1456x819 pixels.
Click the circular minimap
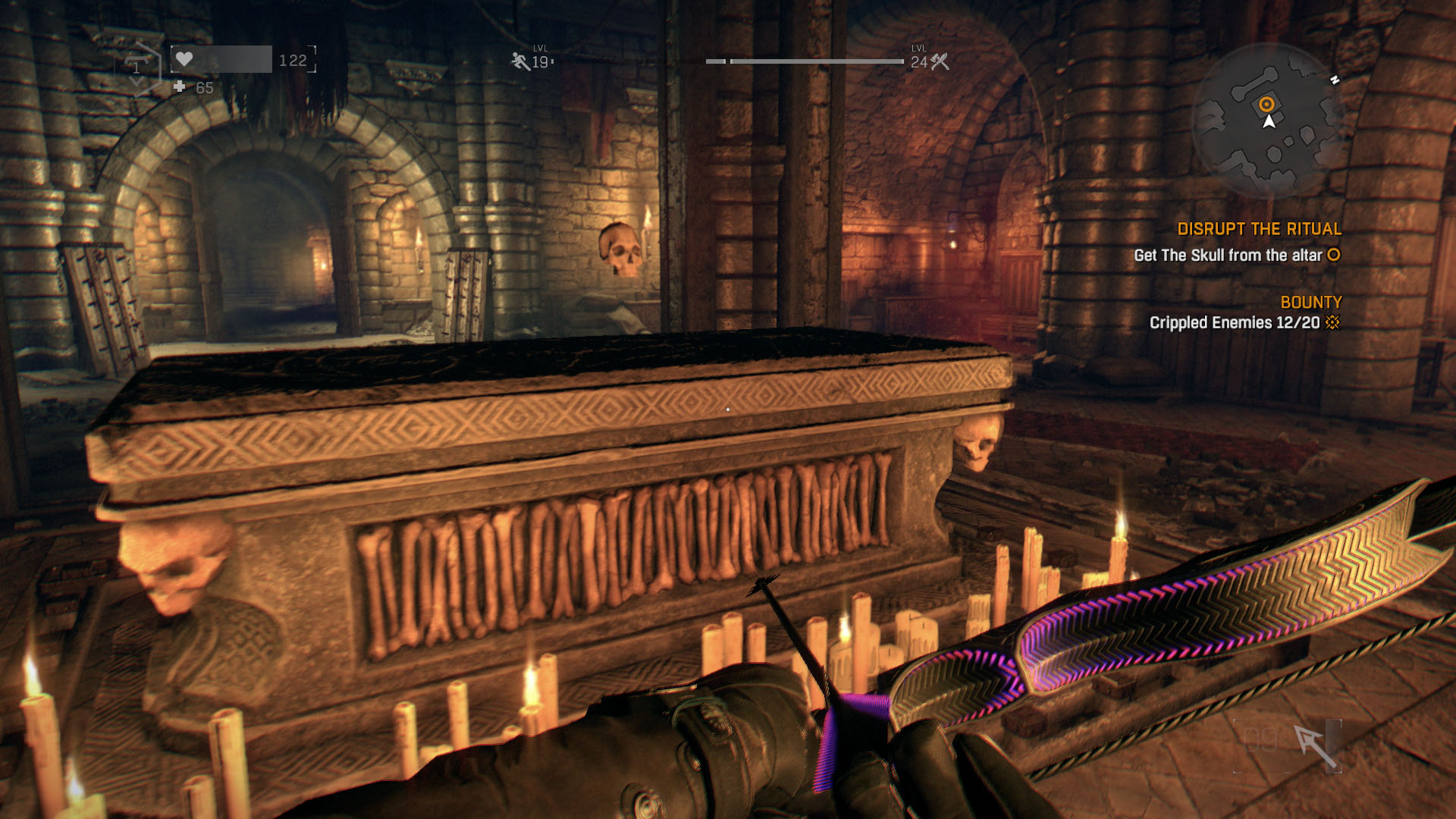pos(1267,121)
